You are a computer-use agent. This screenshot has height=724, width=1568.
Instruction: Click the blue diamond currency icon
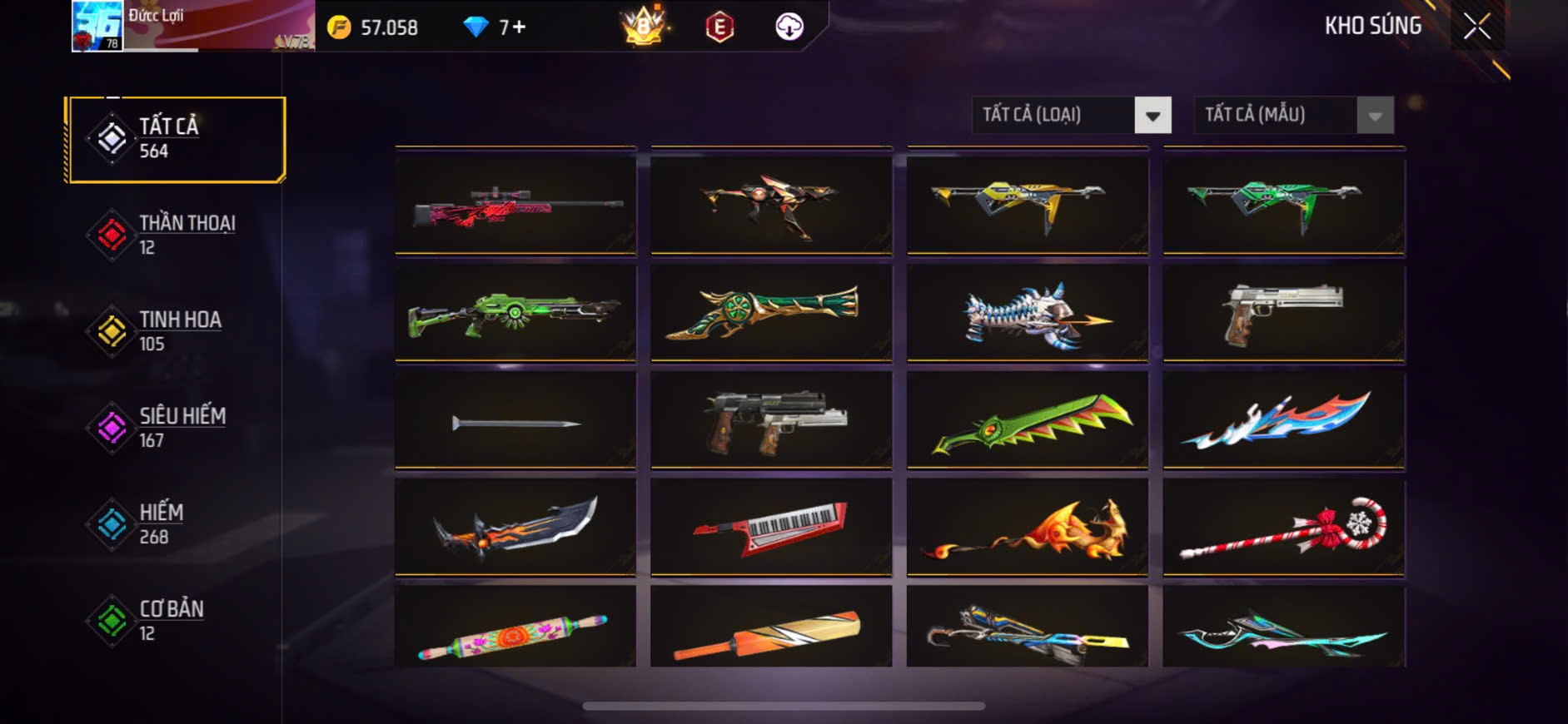tap(475, 27)
